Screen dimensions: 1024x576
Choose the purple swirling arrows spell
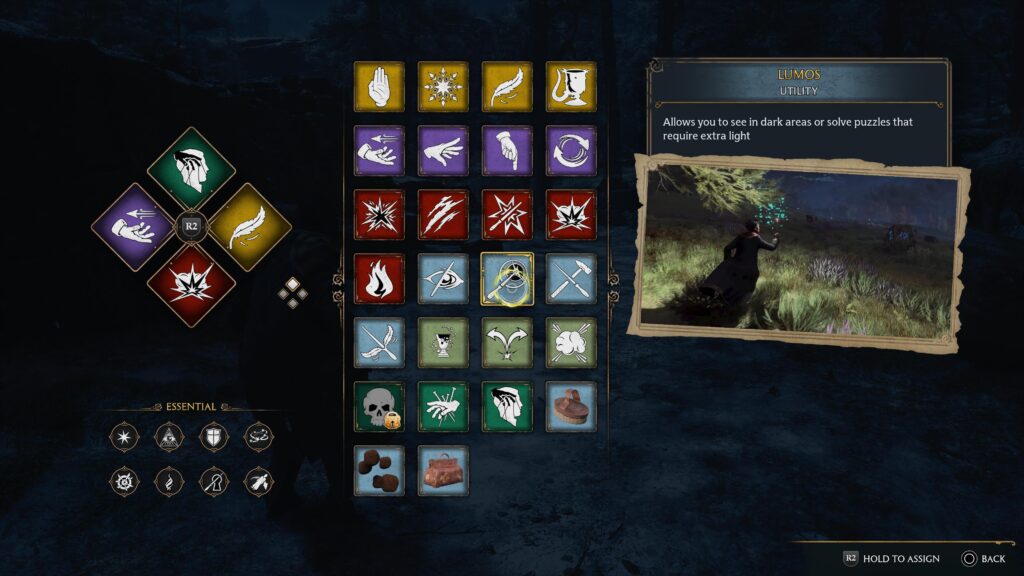[571, 151]
